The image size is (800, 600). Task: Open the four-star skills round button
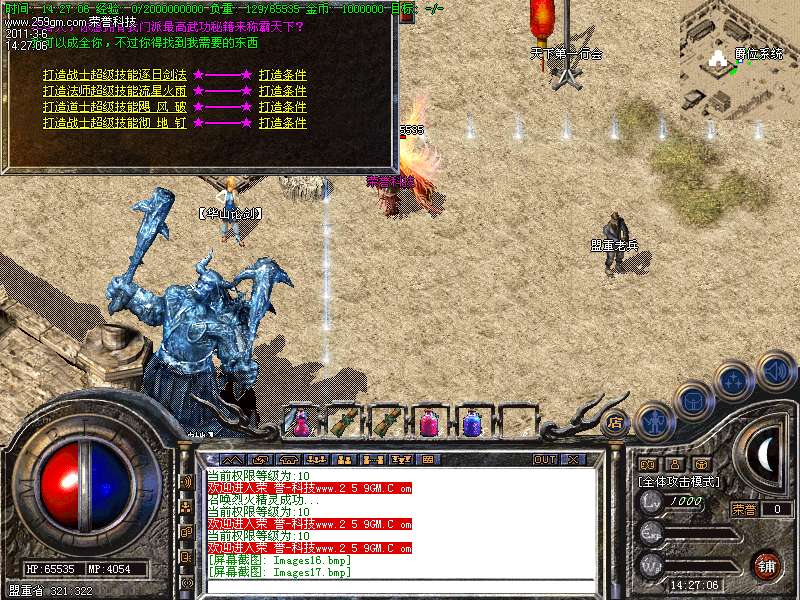pos(735,380)
